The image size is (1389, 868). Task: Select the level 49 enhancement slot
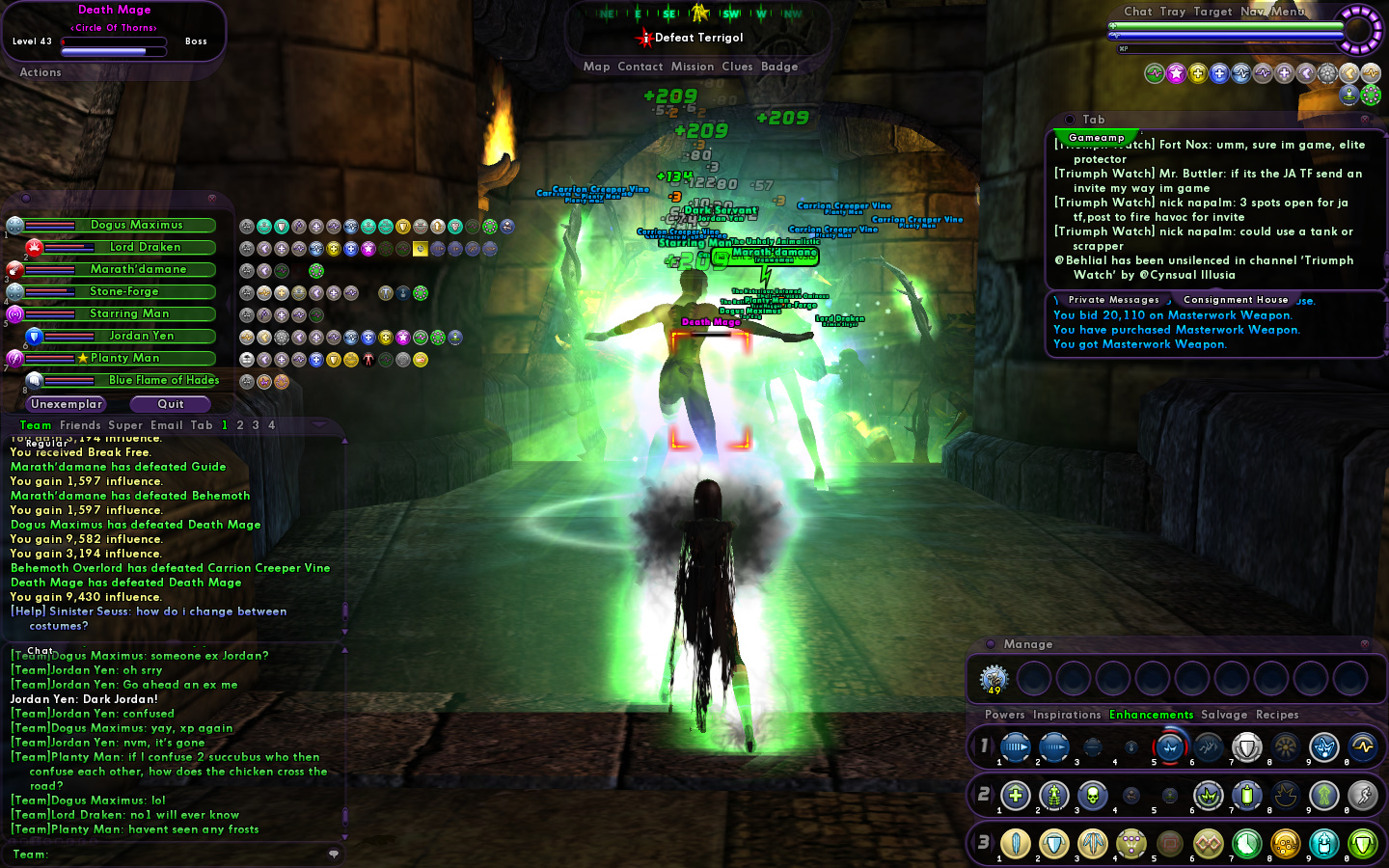pos(994,679)
